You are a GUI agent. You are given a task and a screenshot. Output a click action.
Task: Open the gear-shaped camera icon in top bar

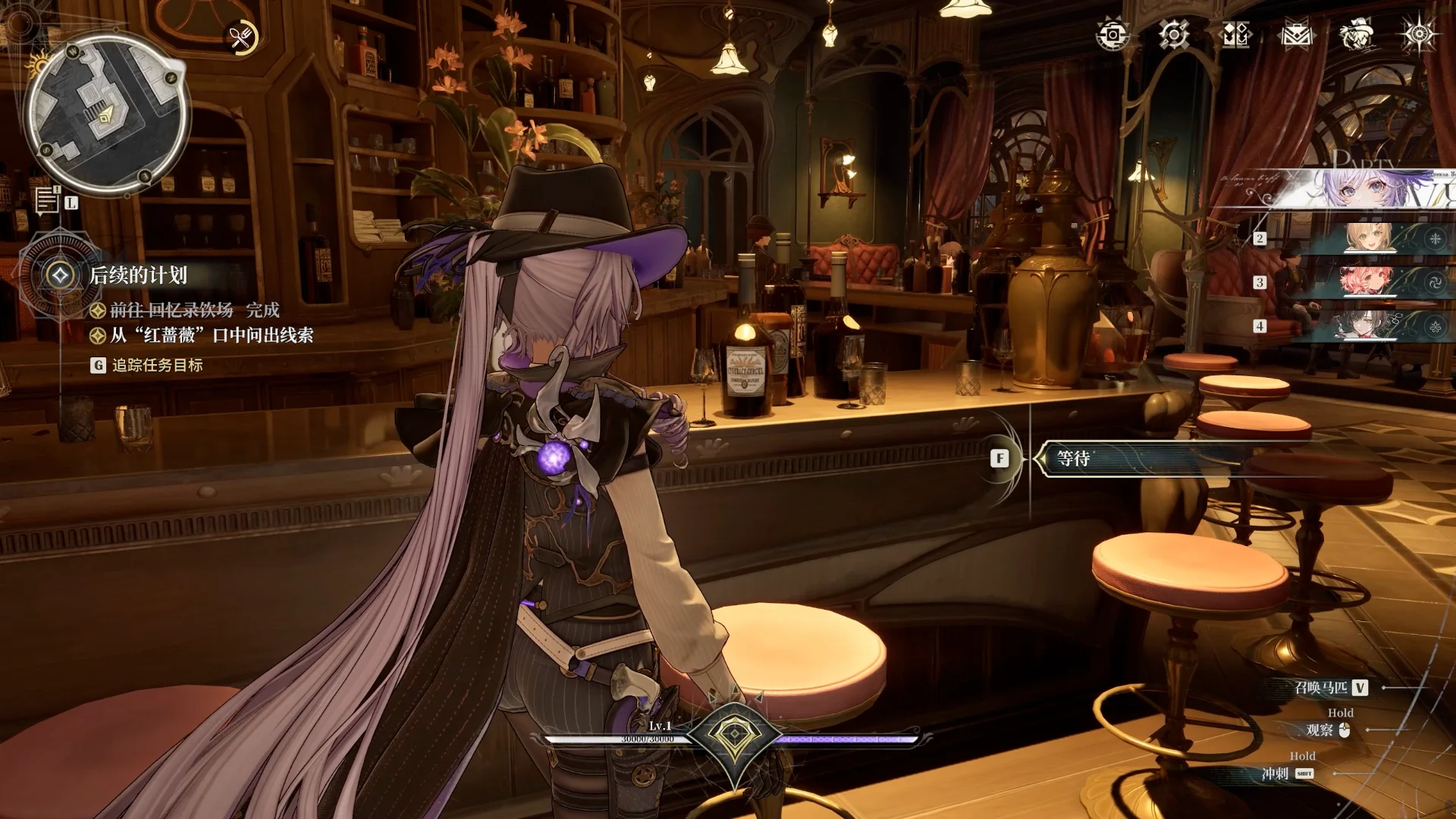tap(1112, 35)
